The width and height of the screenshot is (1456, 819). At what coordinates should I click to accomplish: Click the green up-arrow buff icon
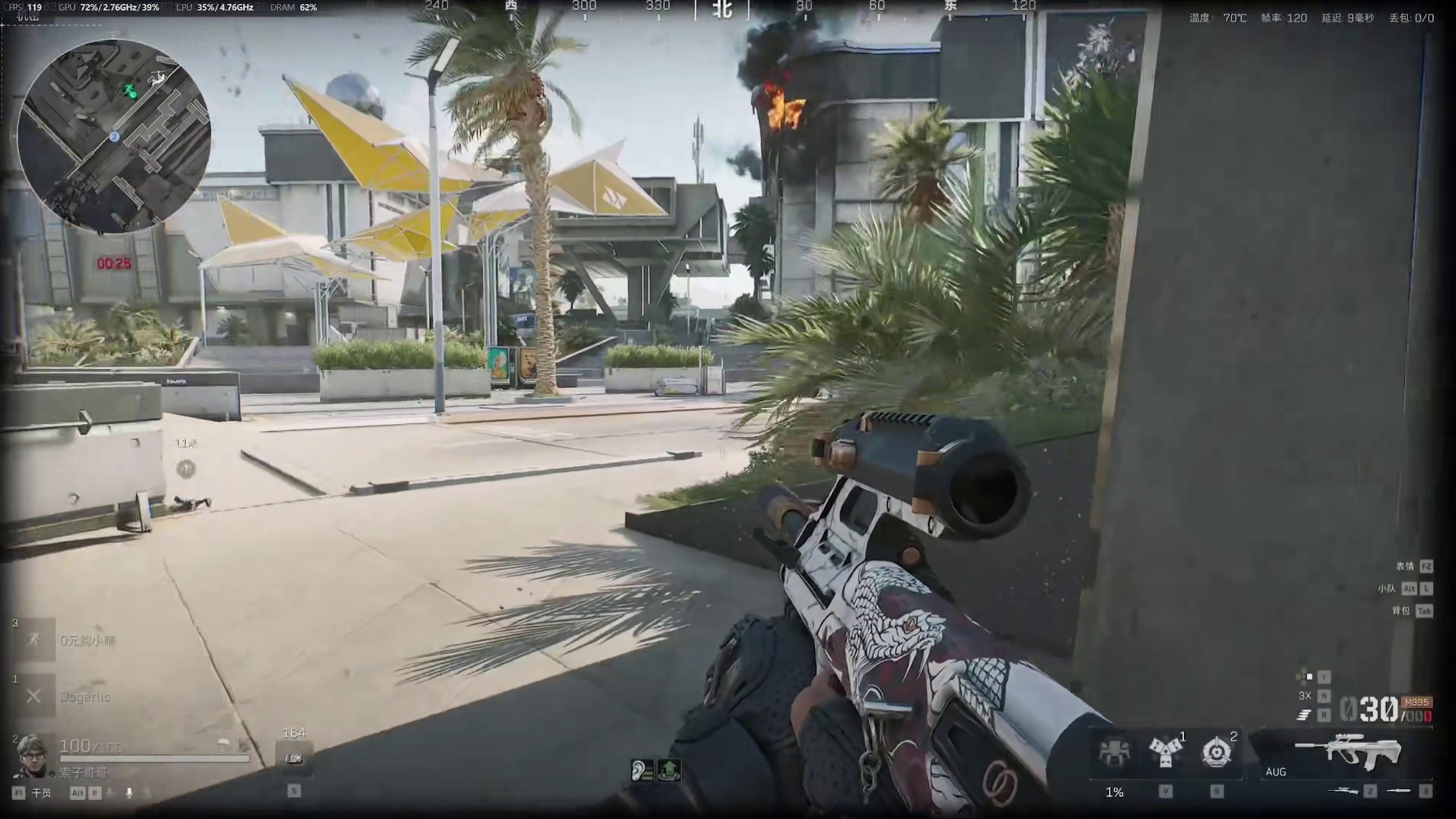pyautogui.click(x=669, y=770)
